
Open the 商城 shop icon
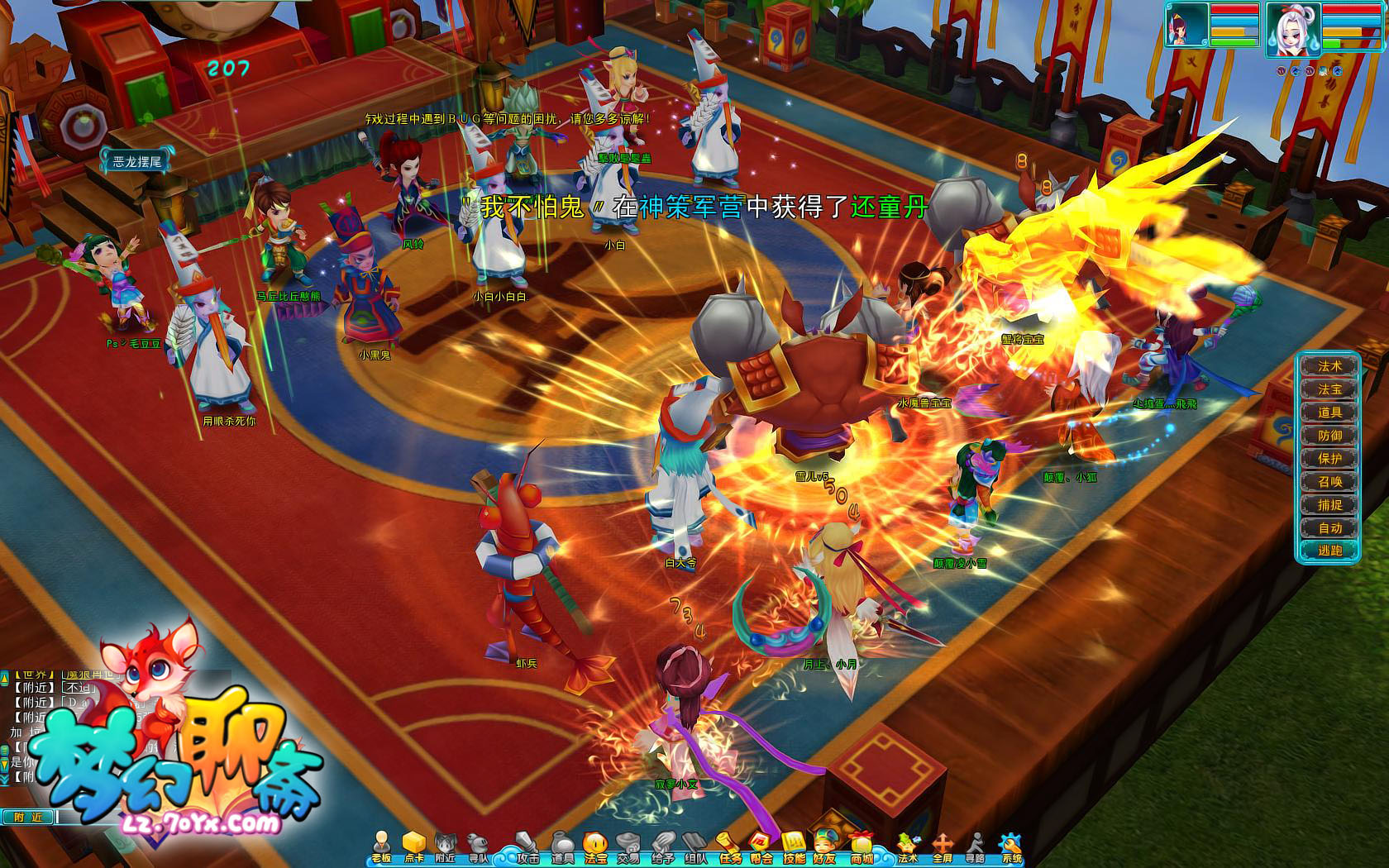pyautogui.click(x=861, y=847)
